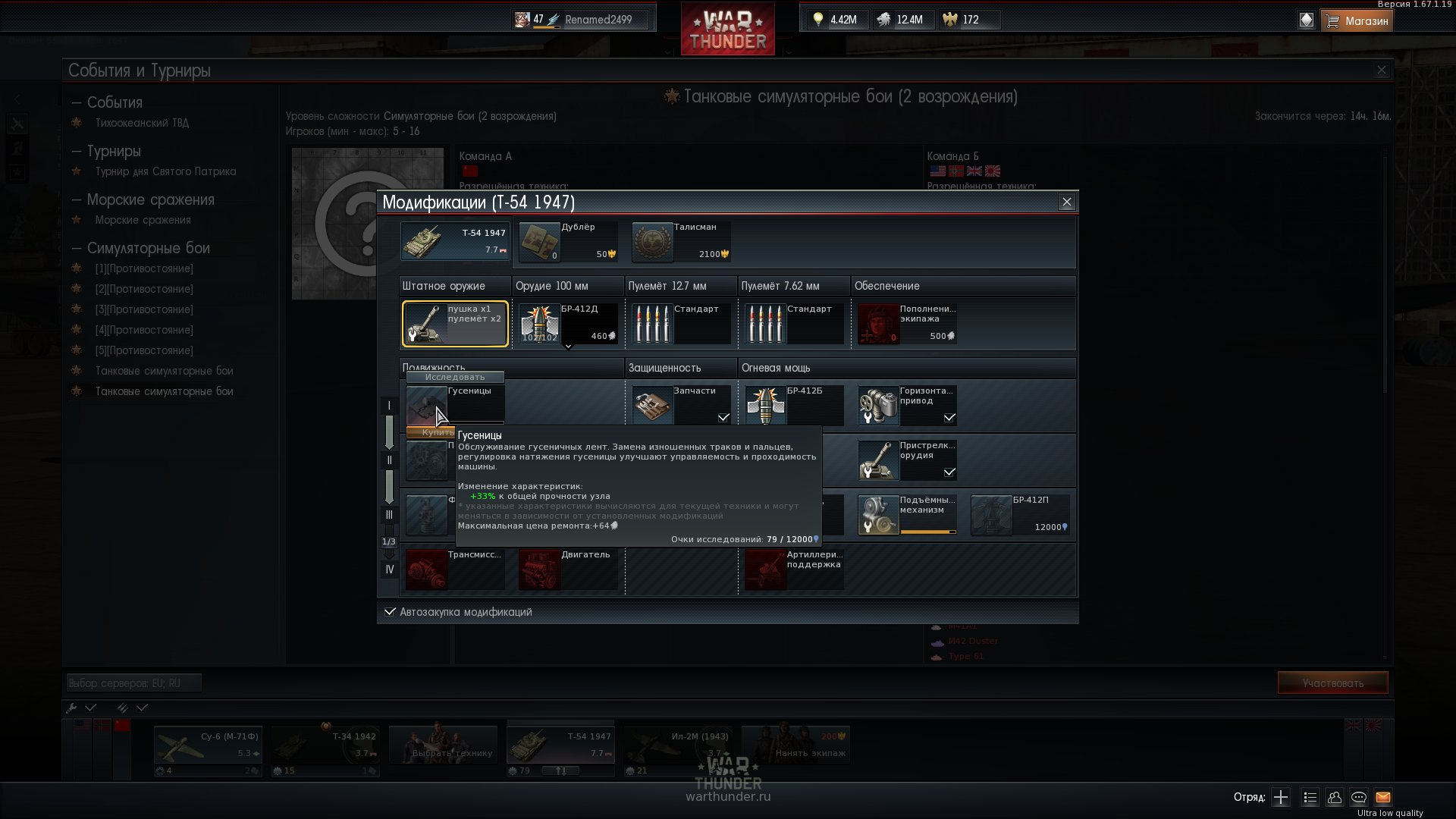Open the Spare parts (Запчасти) modification

pos(681,405)
